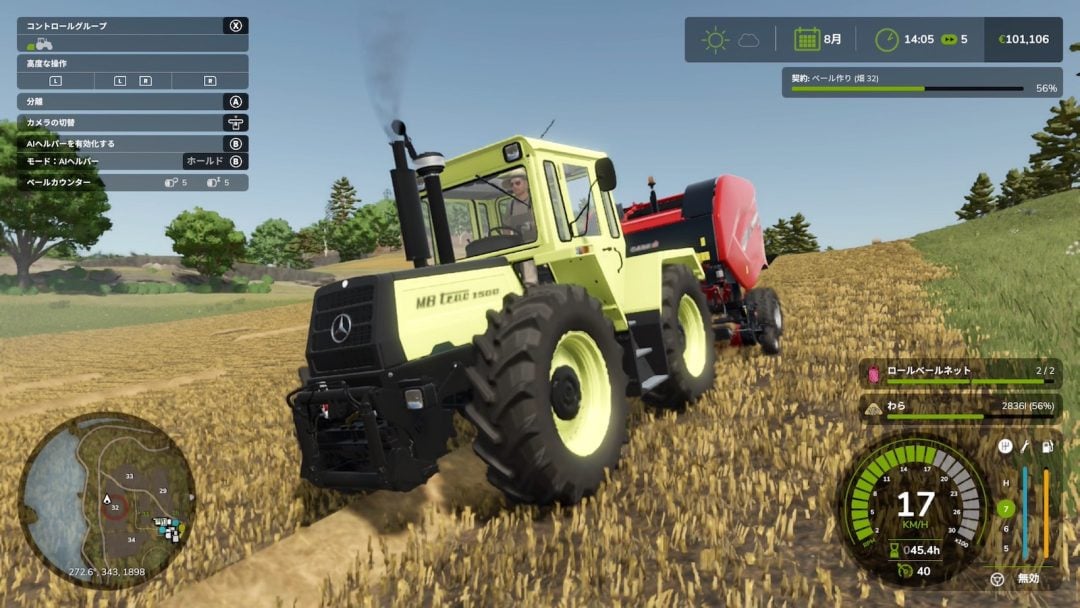Select the green calendar icon
This screenshot has width=1080, height=608.
coord(806,40)
